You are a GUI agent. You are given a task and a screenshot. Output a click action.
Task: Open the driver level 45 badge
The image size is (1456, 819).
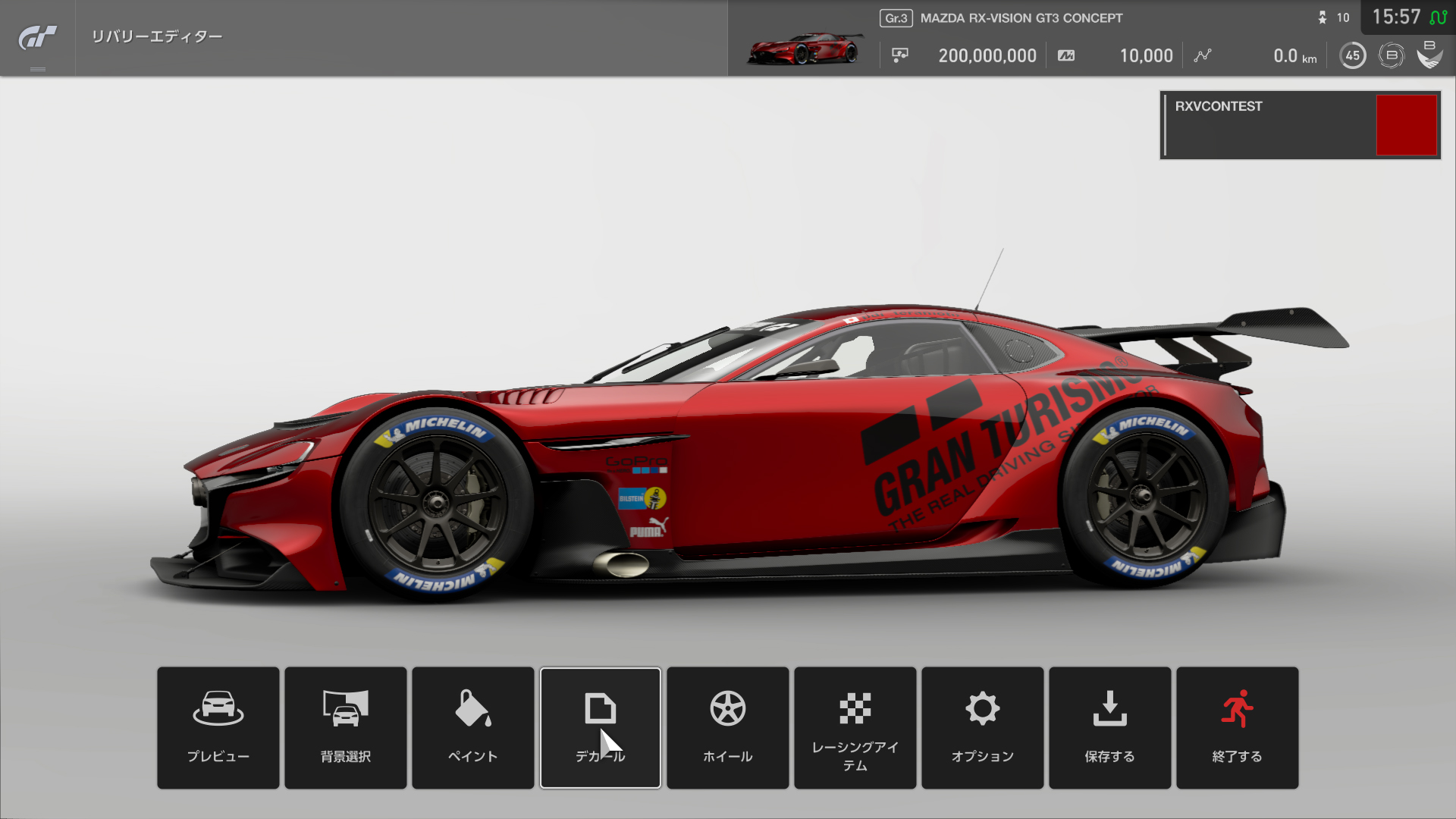tap(1353, 55)
